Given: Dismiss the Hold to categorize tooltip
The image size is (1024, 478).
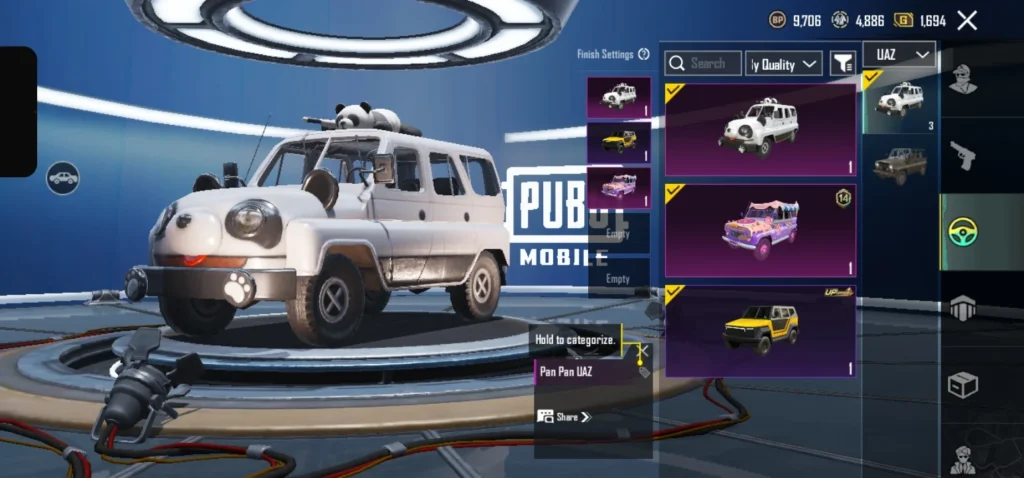Looking at the screenshot, I should point(643,351).
